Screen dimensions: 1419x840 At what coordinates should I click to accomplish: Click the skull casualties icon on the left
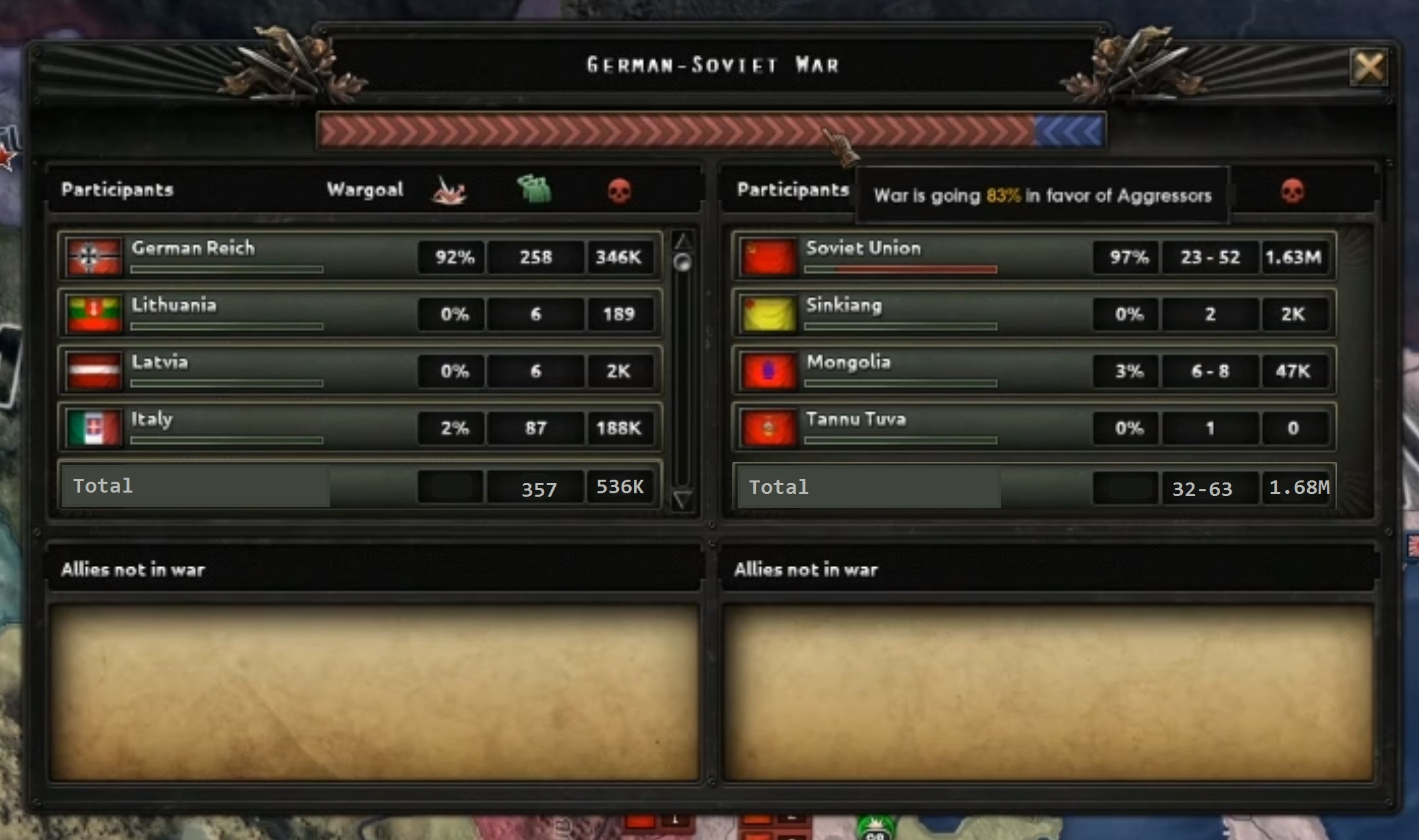[x=619, y=191]
